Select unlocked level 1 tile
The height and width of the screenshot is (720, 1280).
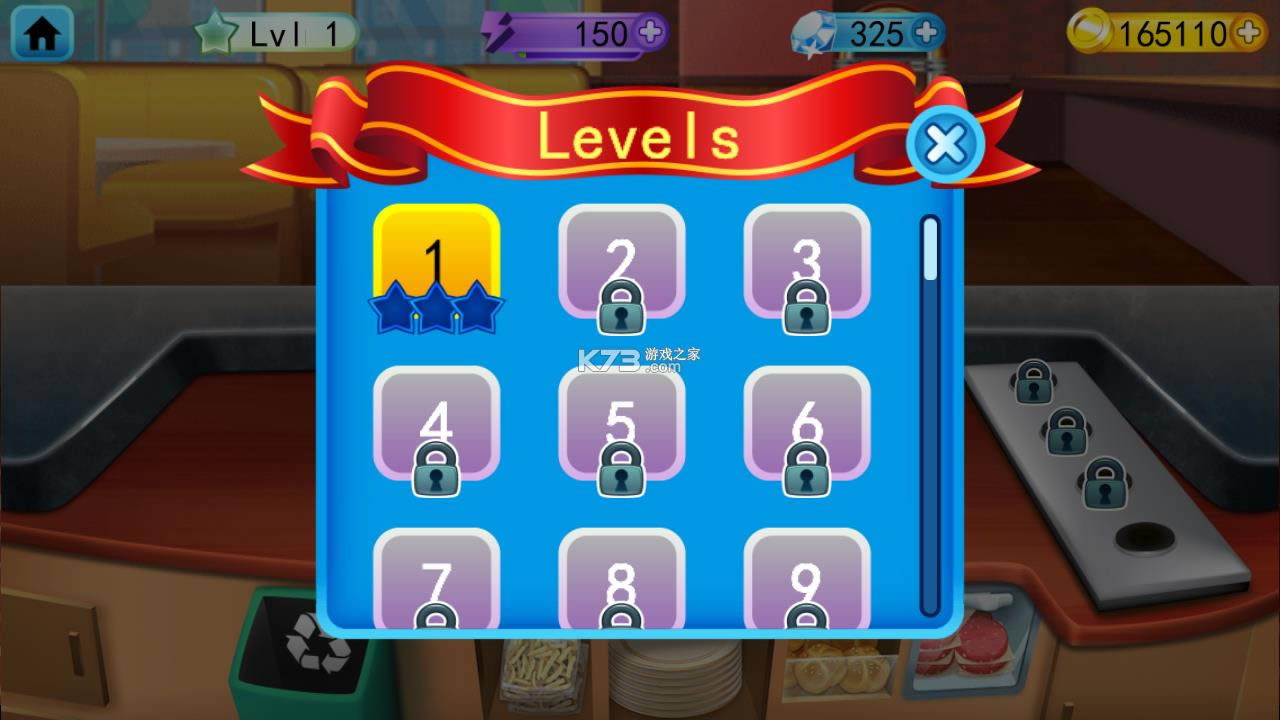click(x=437, y=250)
